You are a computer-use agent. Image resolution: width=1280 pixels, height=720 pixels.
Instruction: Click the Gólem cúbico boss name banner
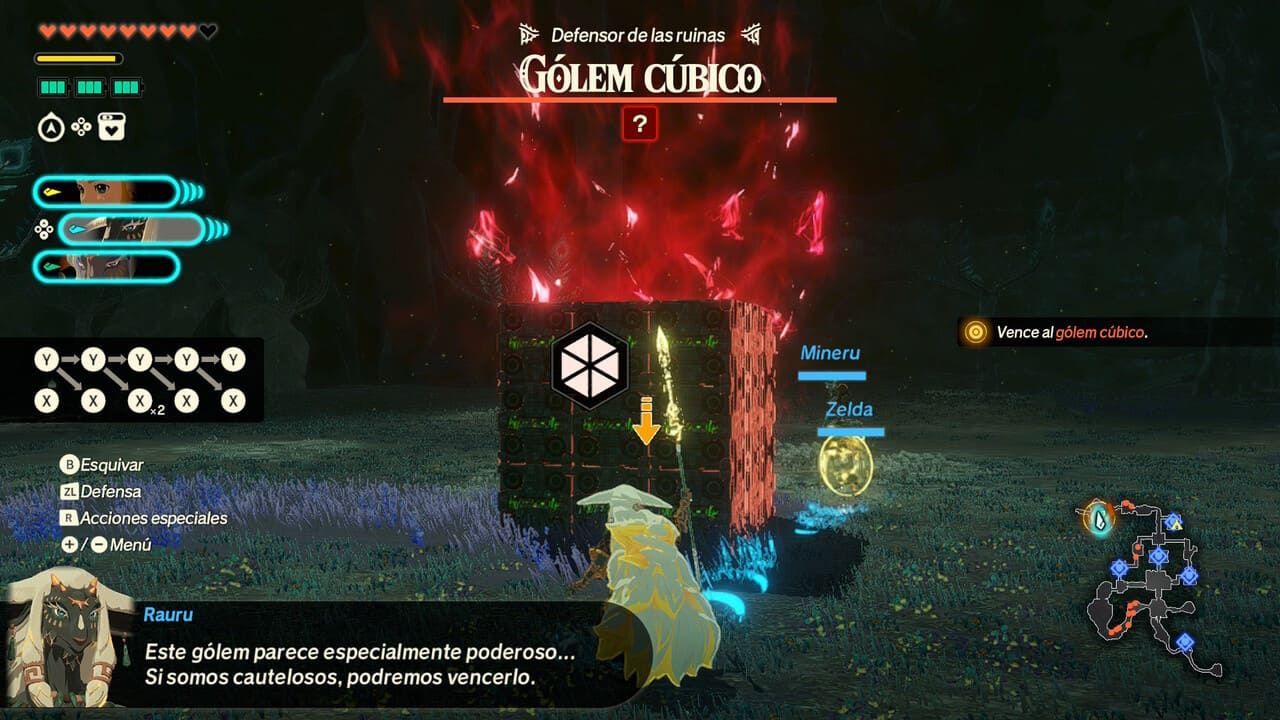(x=640, y=76)
